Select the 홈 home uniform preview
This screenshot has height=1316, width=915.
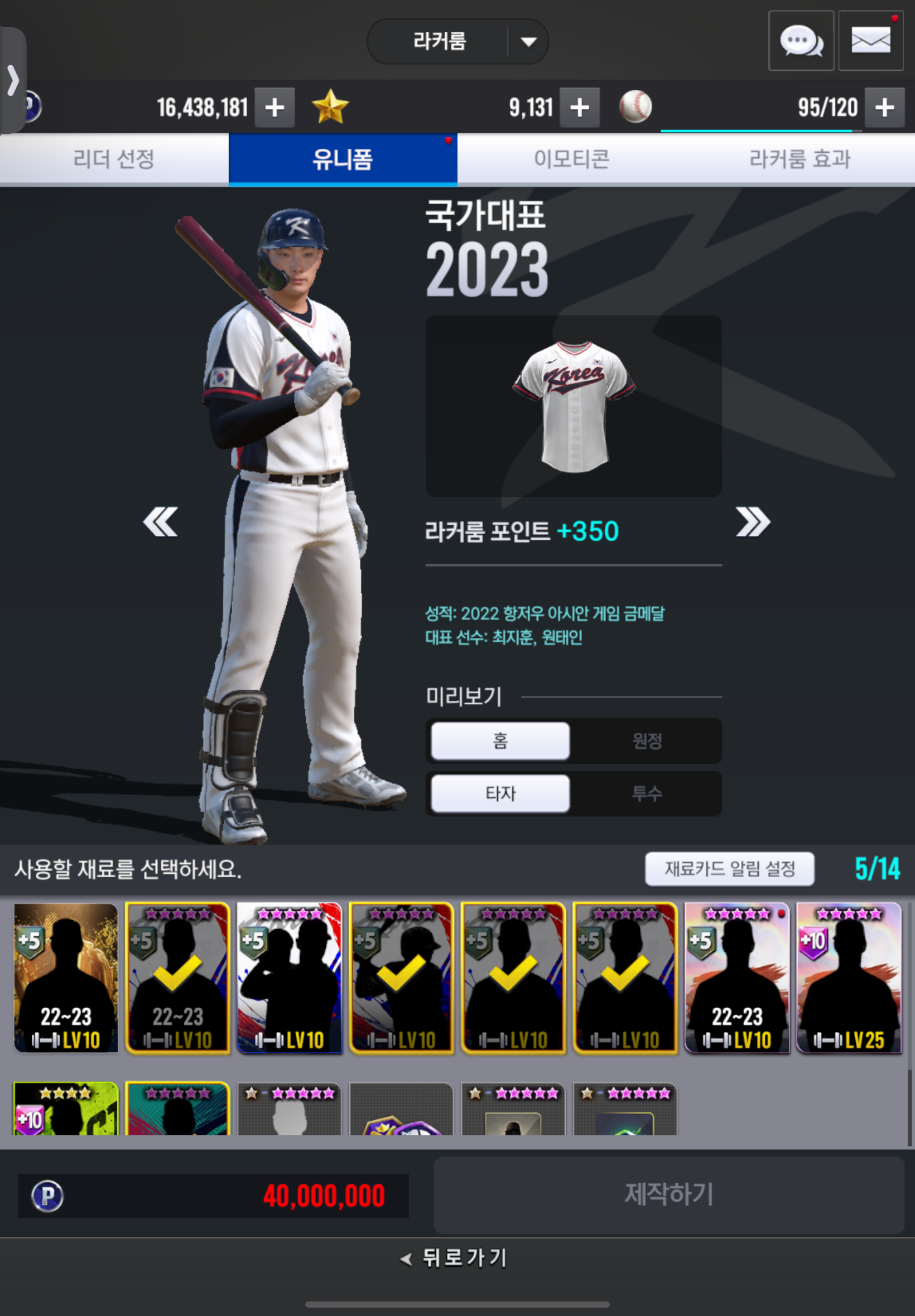500,741
